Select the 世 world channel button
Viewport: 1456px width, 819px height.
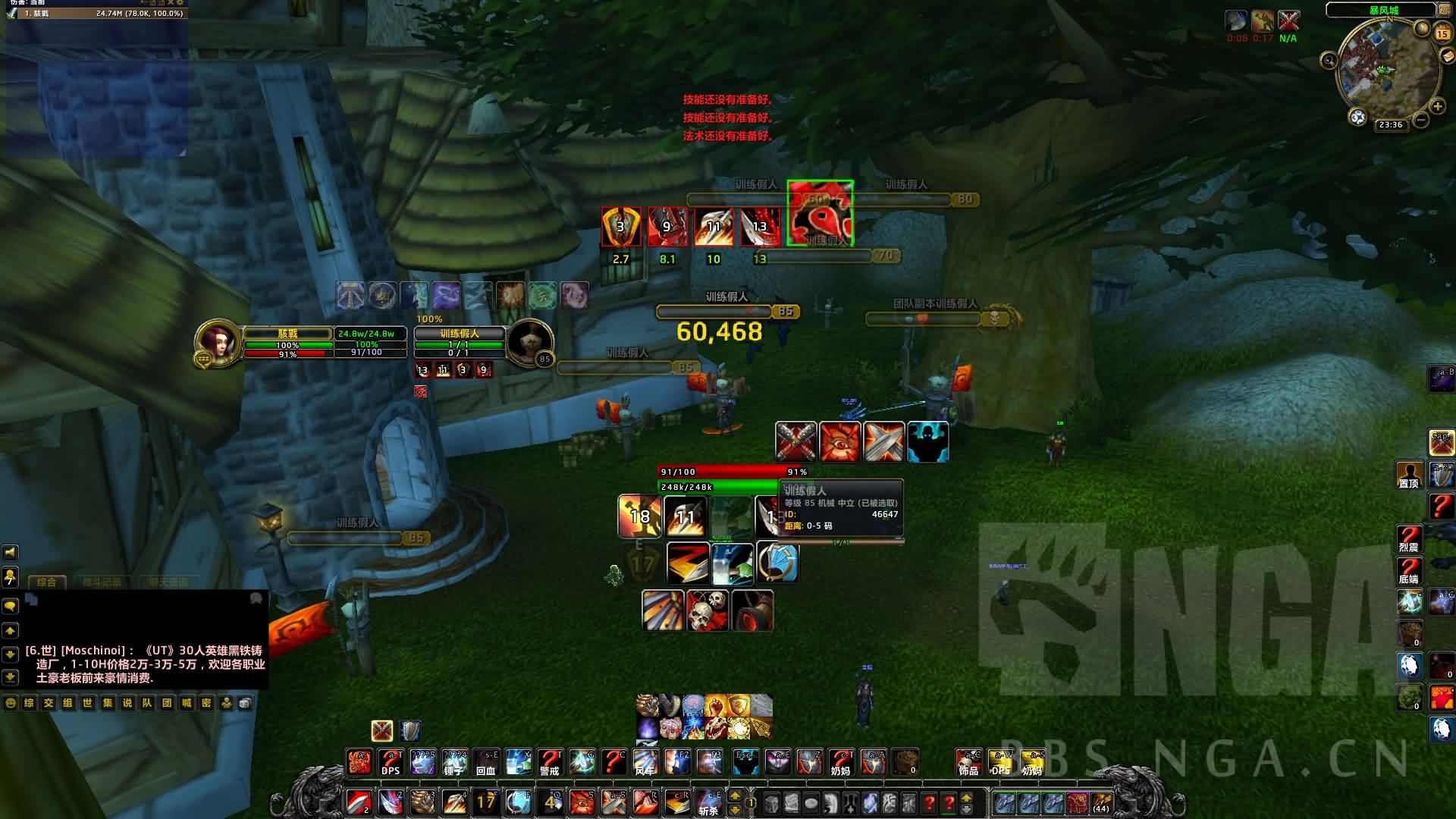tap(88, 703)
